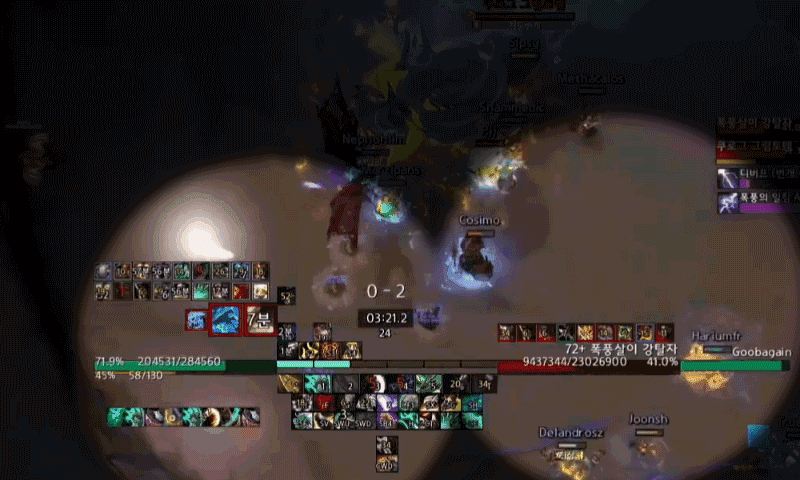
Task: Click the 폭풍의 일격 timer bar icon
Action: tap(727, 202)
